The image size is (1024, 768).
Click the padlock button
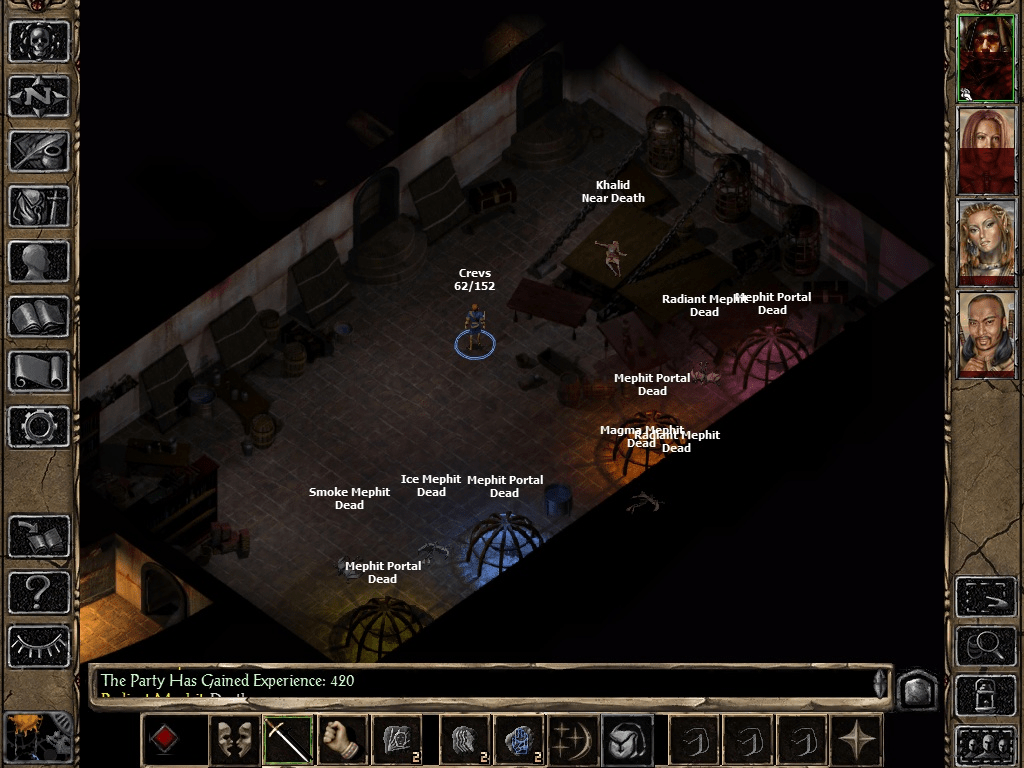[985, 695]
